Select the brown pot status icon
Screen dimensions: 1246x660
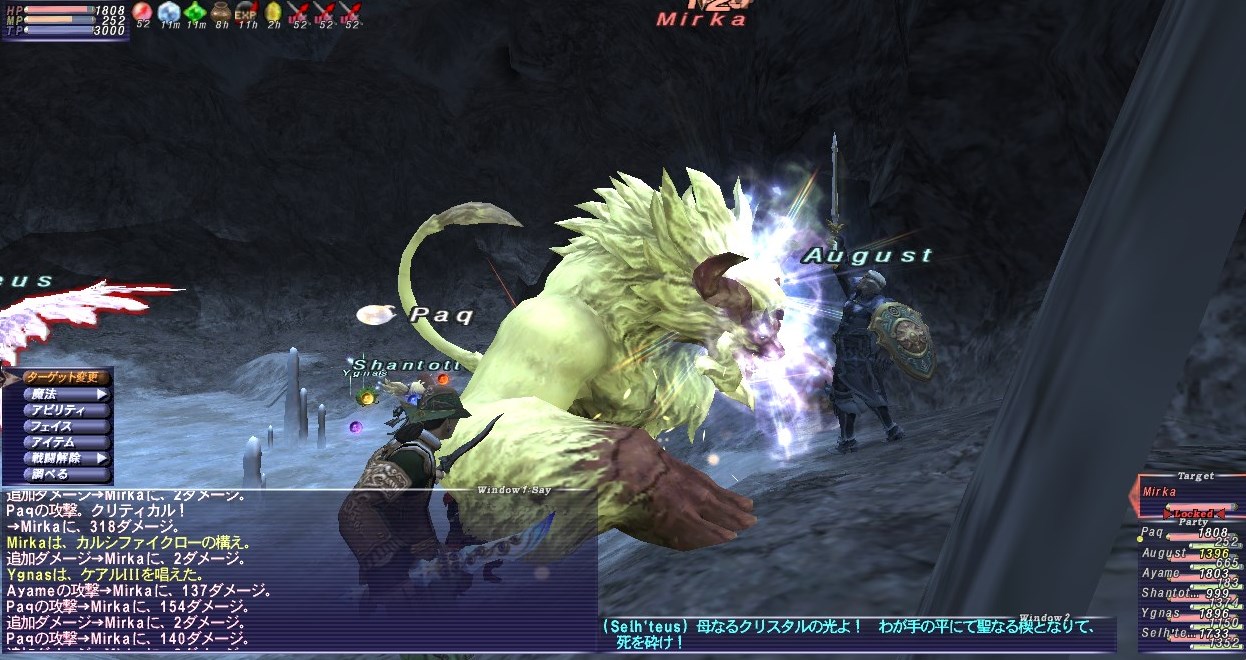(x=220, y=12)
